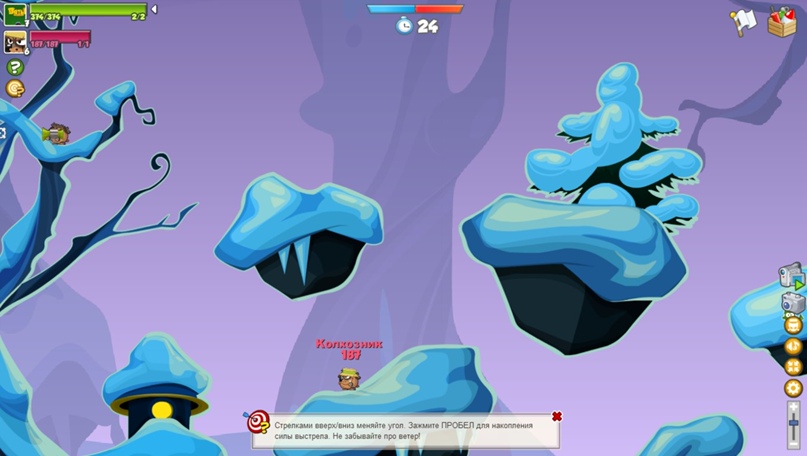Open the weapon crate inventory
807x456 pixels.
coord(781,21)
